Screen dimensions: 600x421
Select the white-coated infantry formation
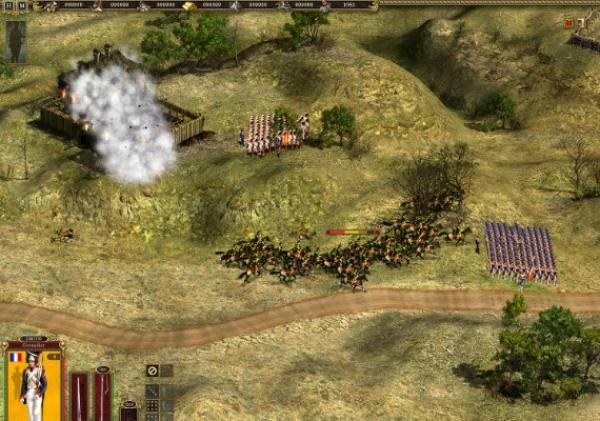272,134
